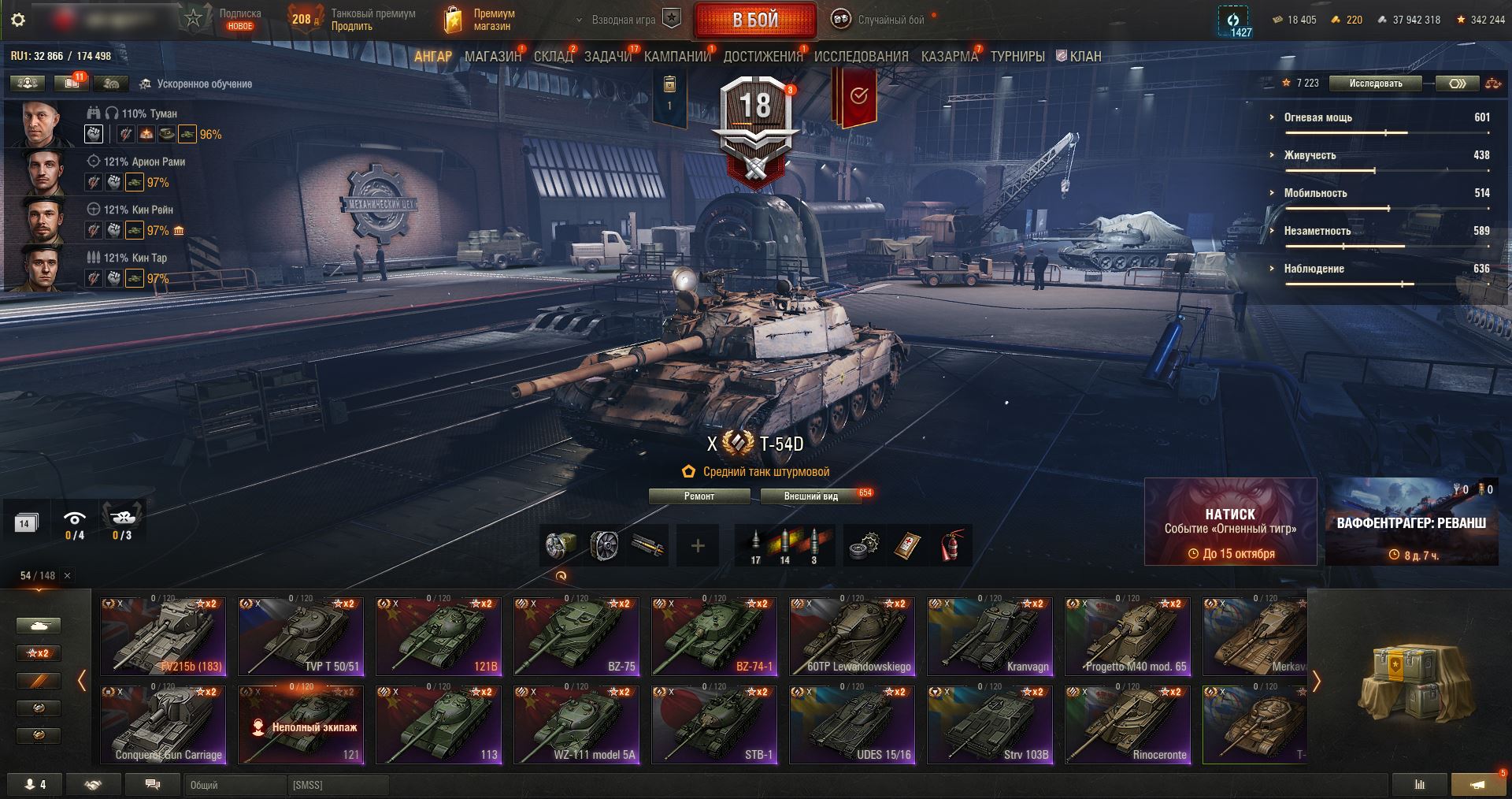Image resolution: width=1512 pixels, height=799 pixels.
Task: Click the Ремонт button
Action: (699, 496)
